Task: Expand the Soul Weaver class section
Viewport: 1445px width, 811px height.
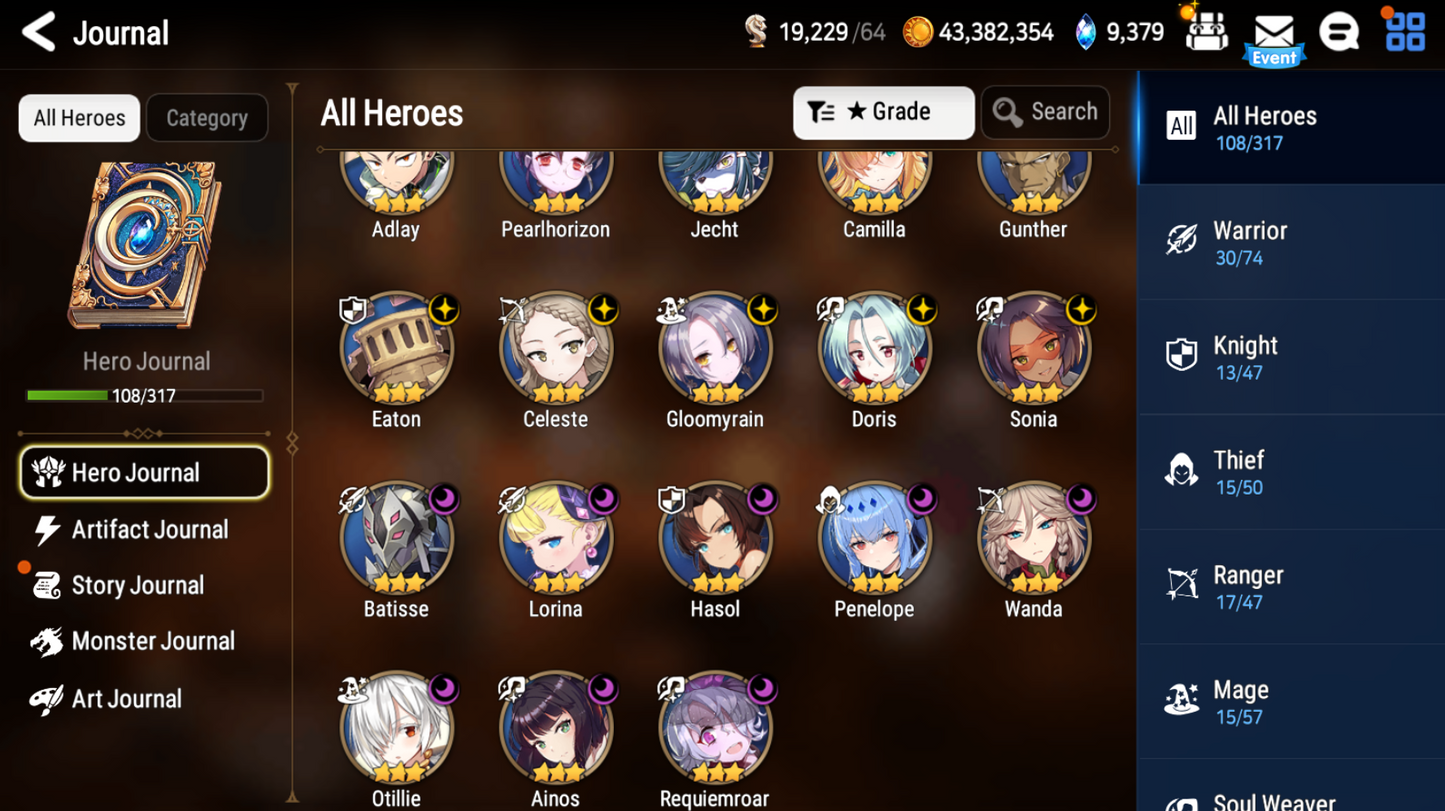Action: [x=1290, y=797]
